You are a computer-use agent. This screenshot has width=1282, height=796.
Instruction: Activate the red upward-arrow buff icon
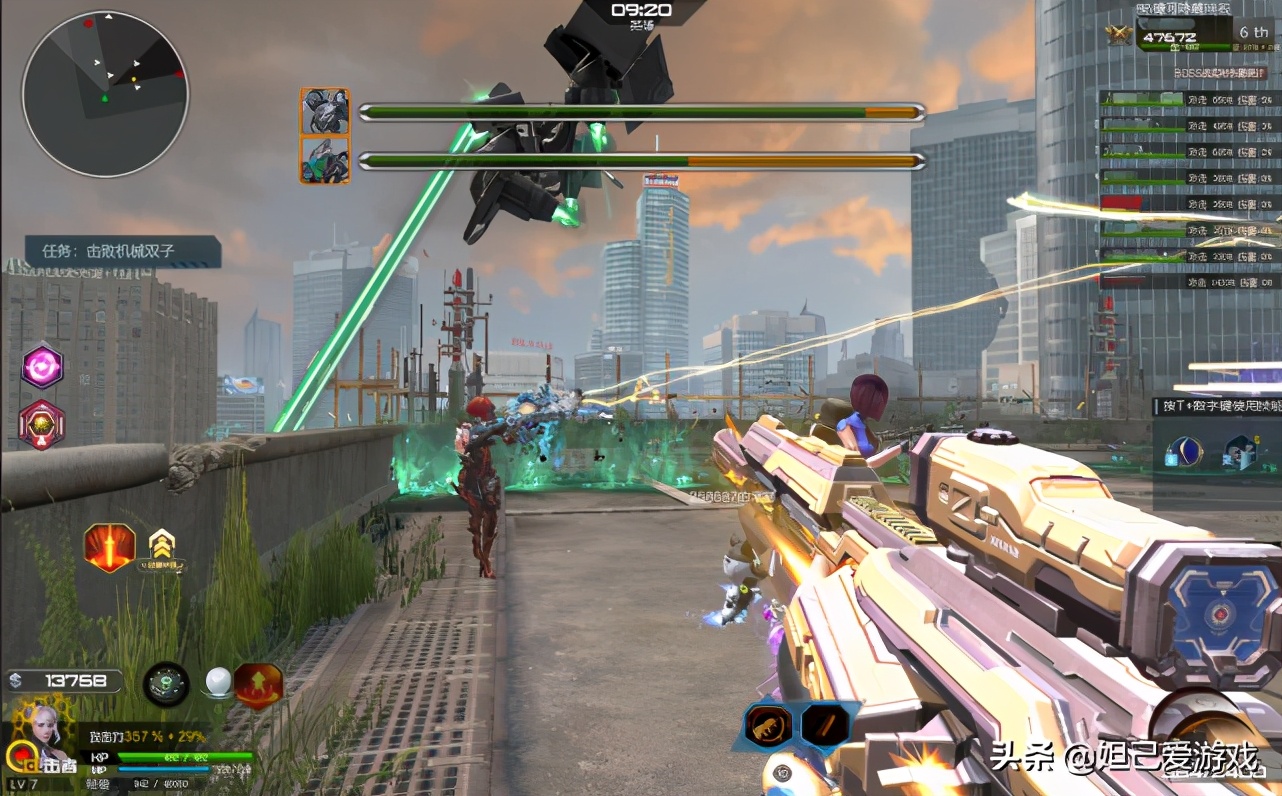pyautogui.click(x=259, y=685)
